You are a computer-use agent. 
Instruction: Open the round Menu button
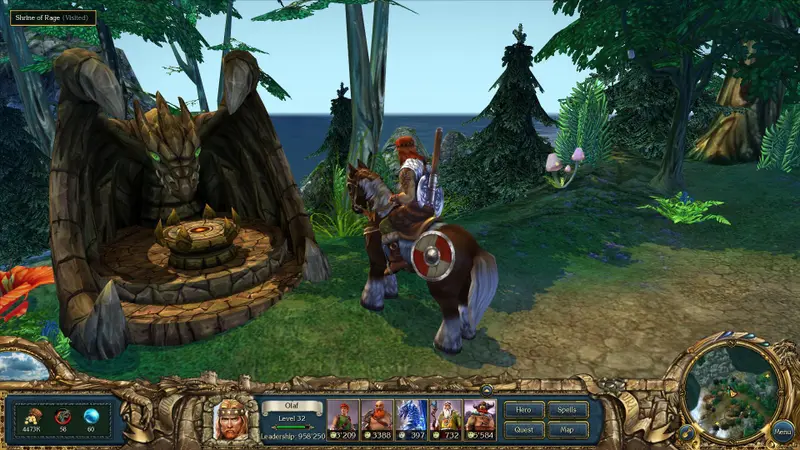click(782, 432)
